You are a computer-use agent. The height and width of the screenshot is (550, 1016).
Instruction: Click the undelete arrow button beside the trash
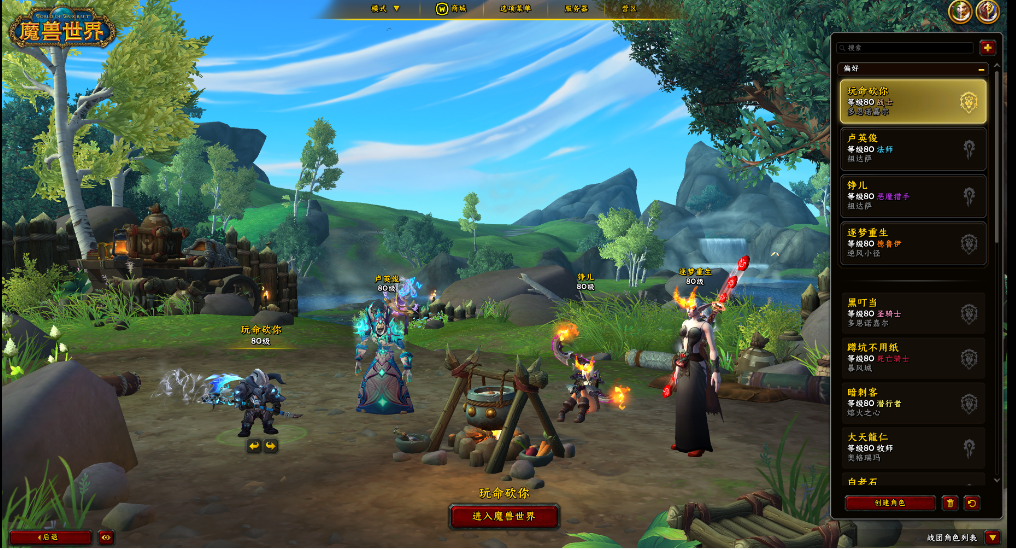(971, 503)
